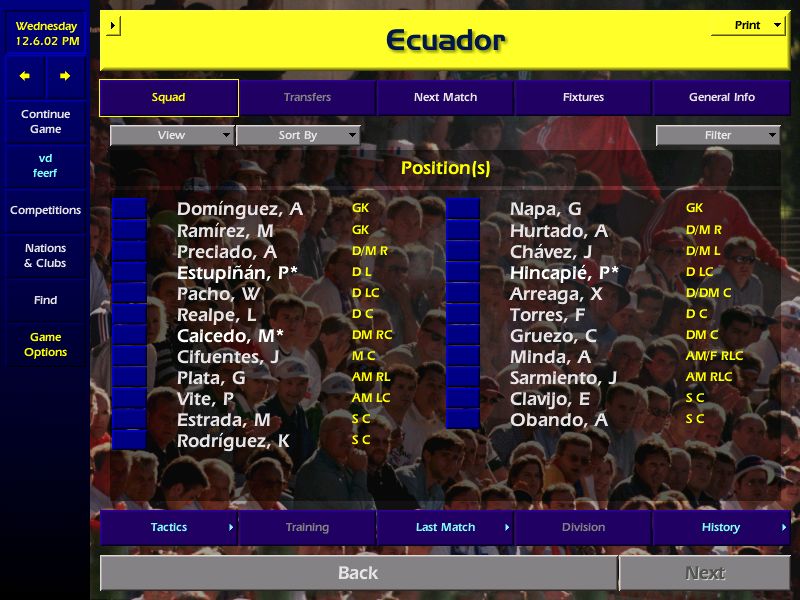This screenshot has height=600, width=800.
Task: Open the View dropdown
Action: [172, 135]
